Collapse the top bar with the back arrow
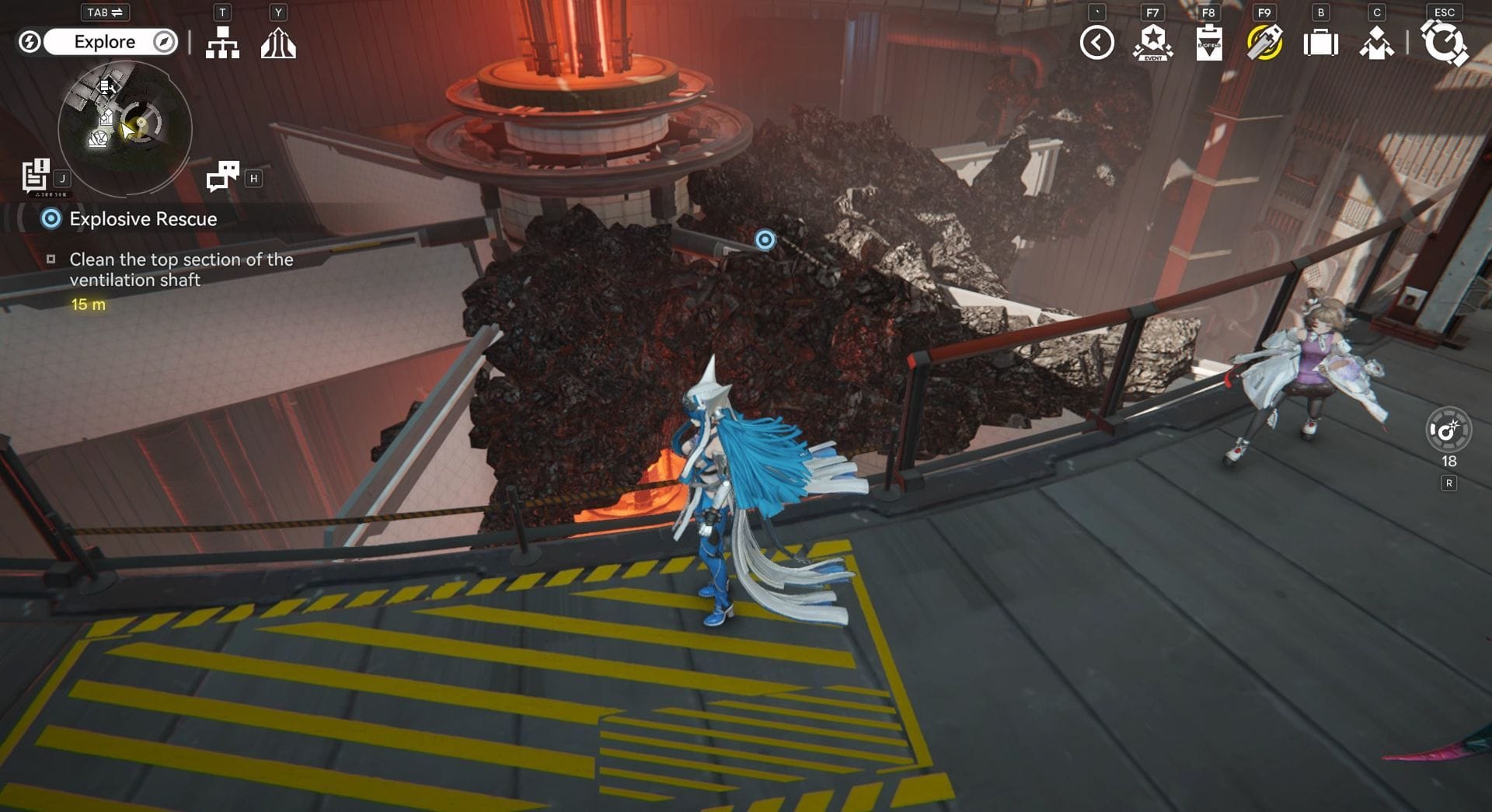The image size is (1492, 812). click(1096, 43)
